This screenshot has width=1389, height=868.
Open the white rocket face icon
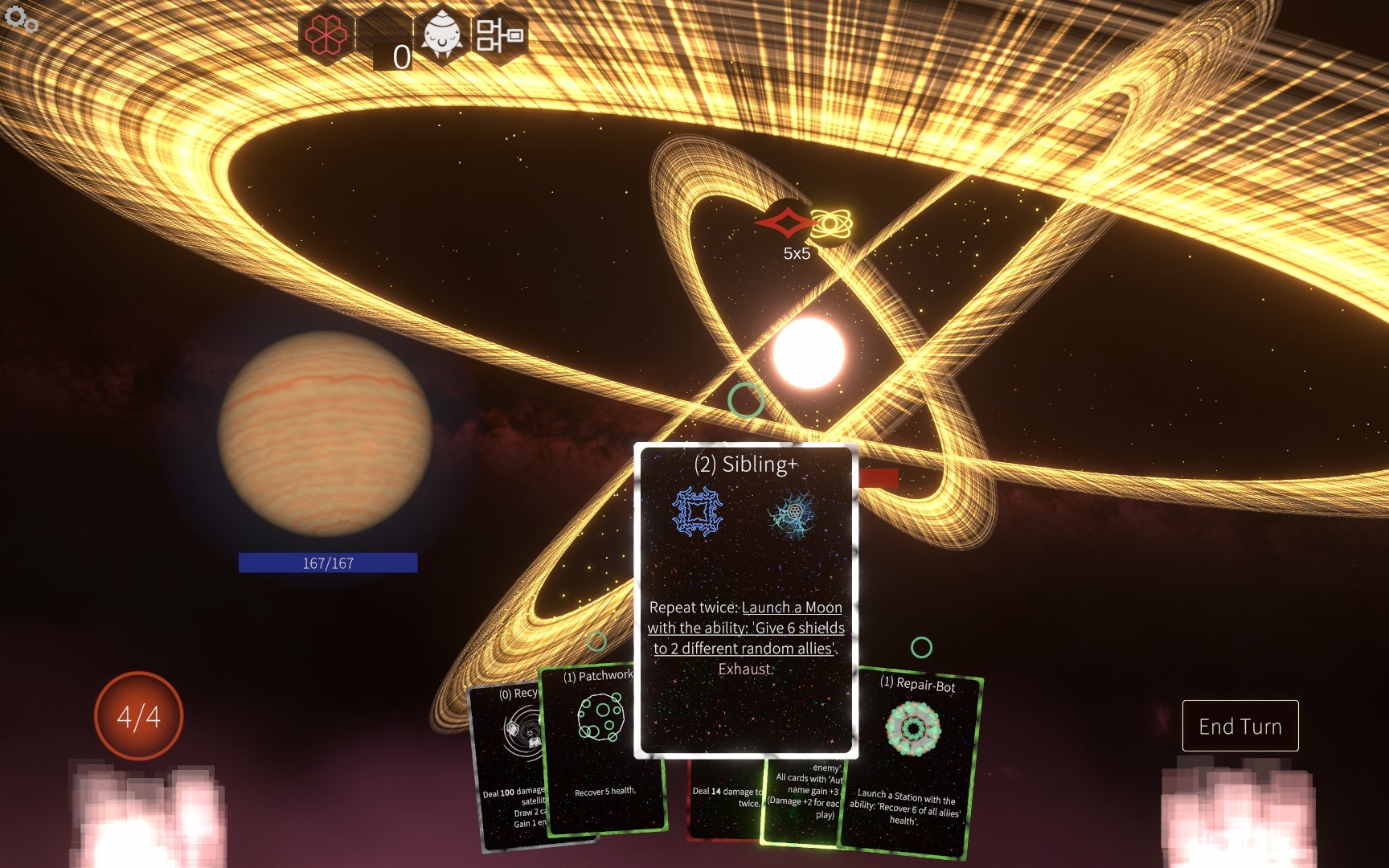[x=441, y=35]
